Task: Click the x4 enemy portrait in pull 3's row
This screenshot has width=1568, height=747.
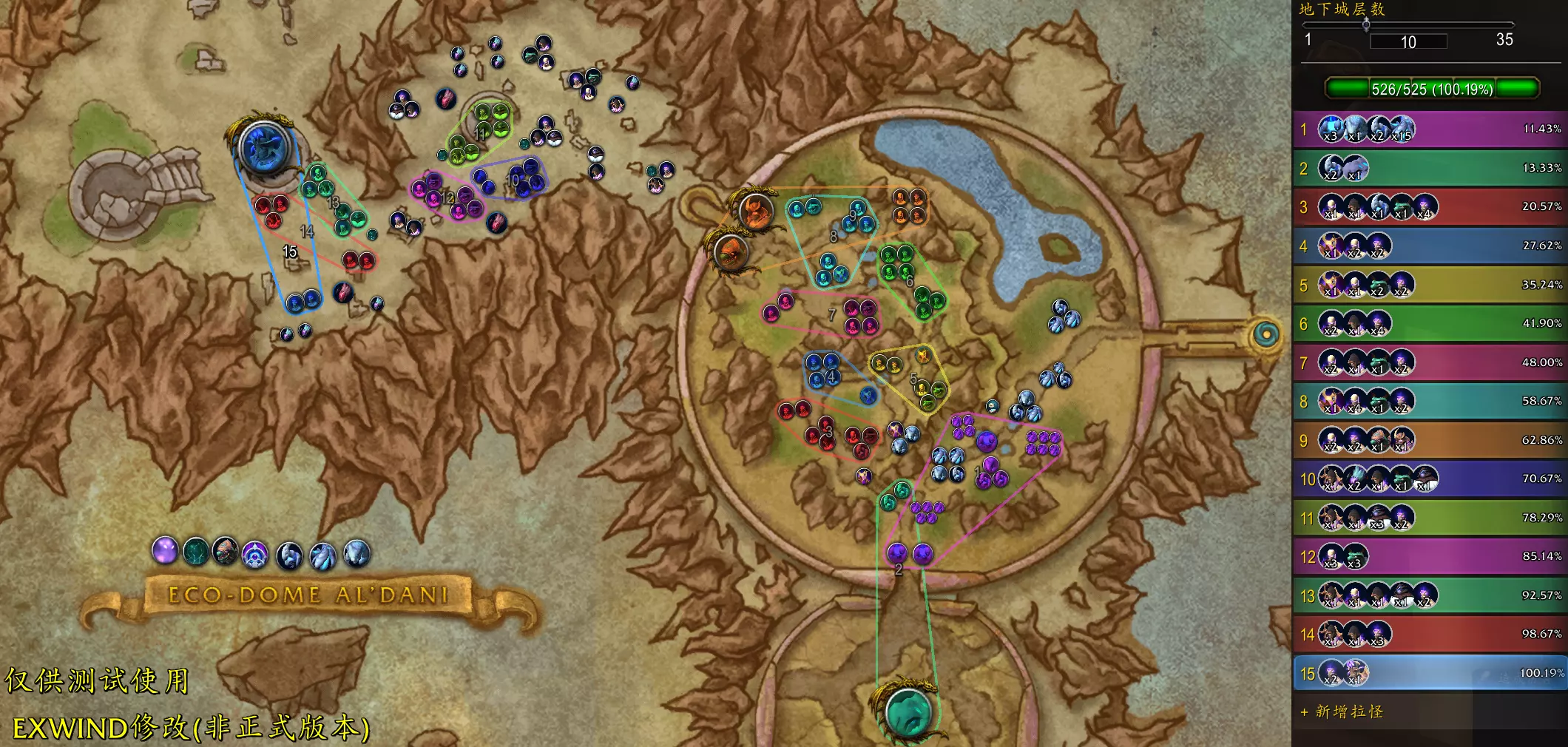Action: click(x=1425, y=209)
